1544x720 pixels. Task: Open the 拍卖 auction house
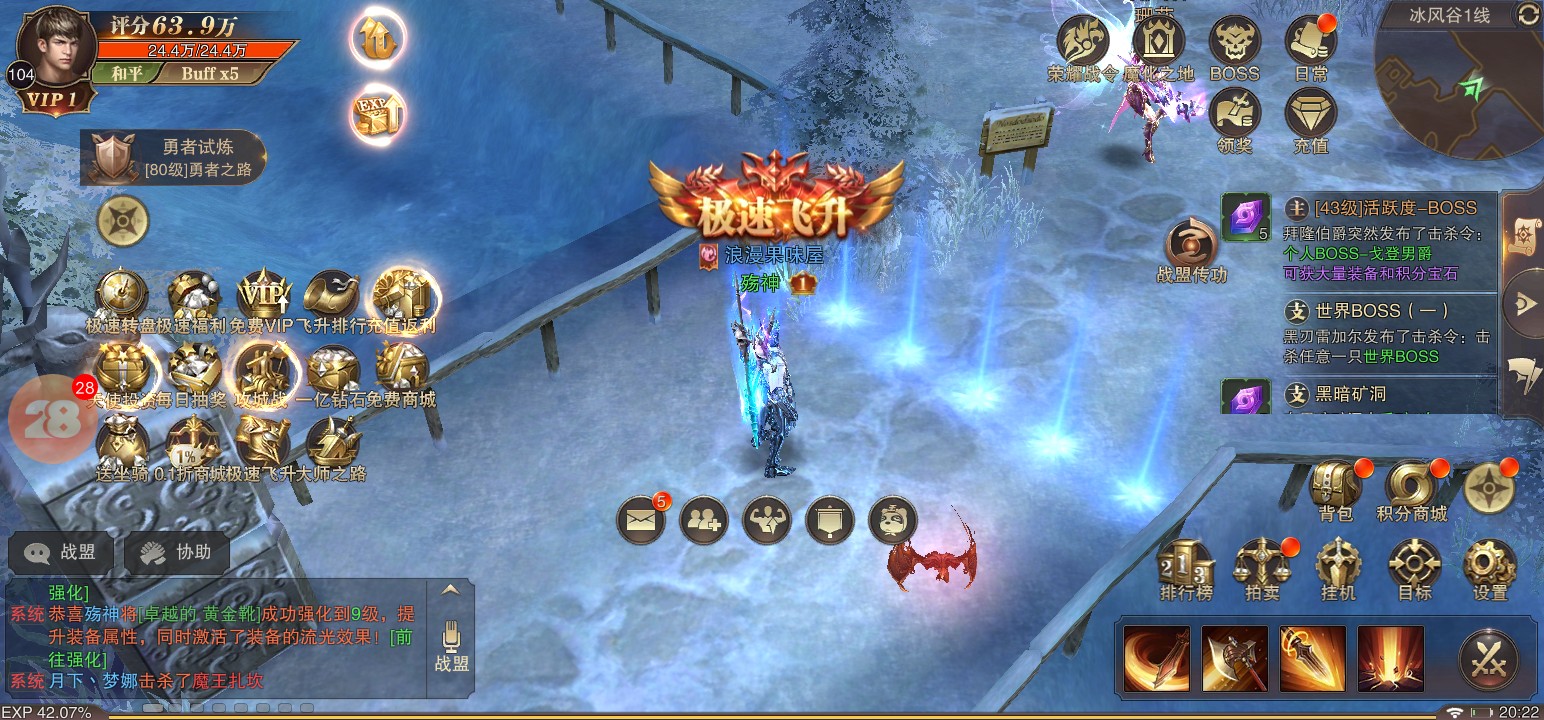(1261, 566)
